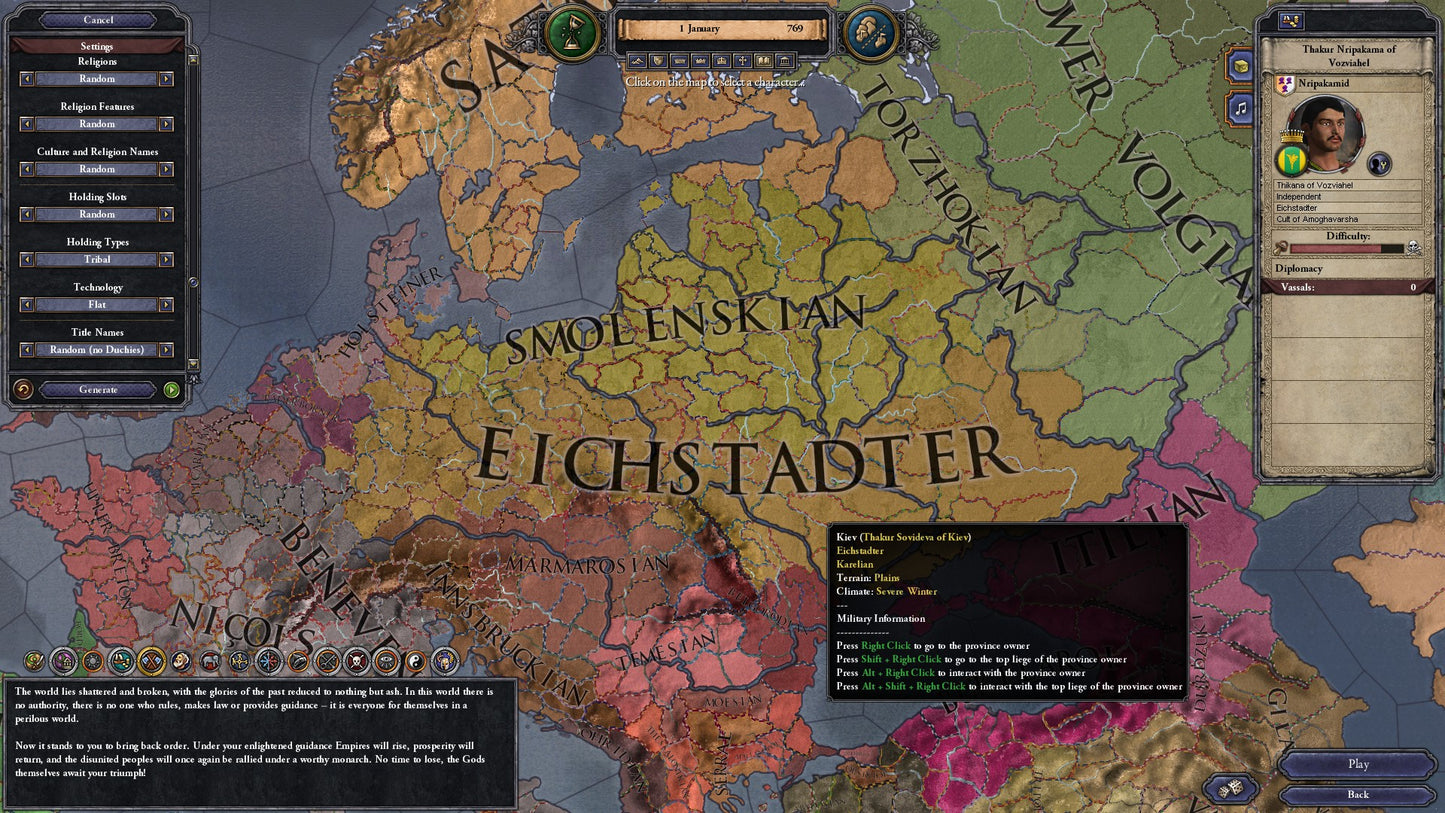Viewport: 1445px width, 813px height.
Task: Click the elephant icon in bottom toolbar
Action: click(209, 661)
